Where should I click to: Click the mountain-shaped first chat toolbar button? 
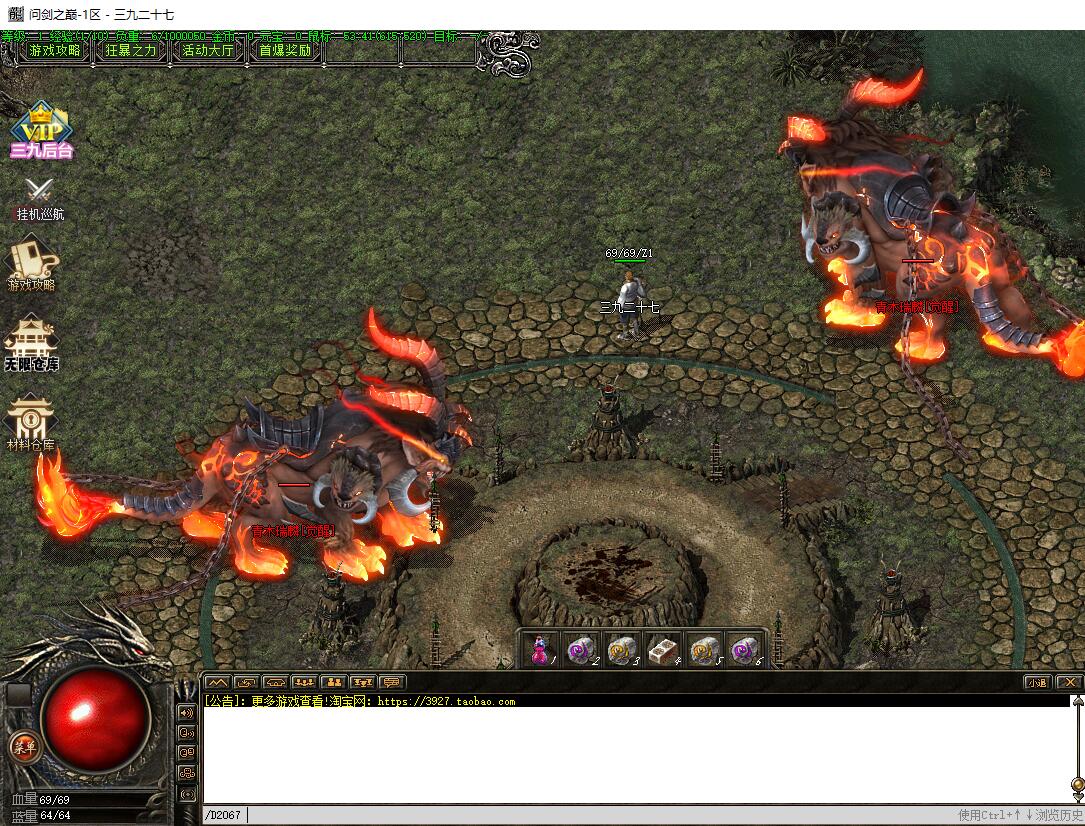217,682
